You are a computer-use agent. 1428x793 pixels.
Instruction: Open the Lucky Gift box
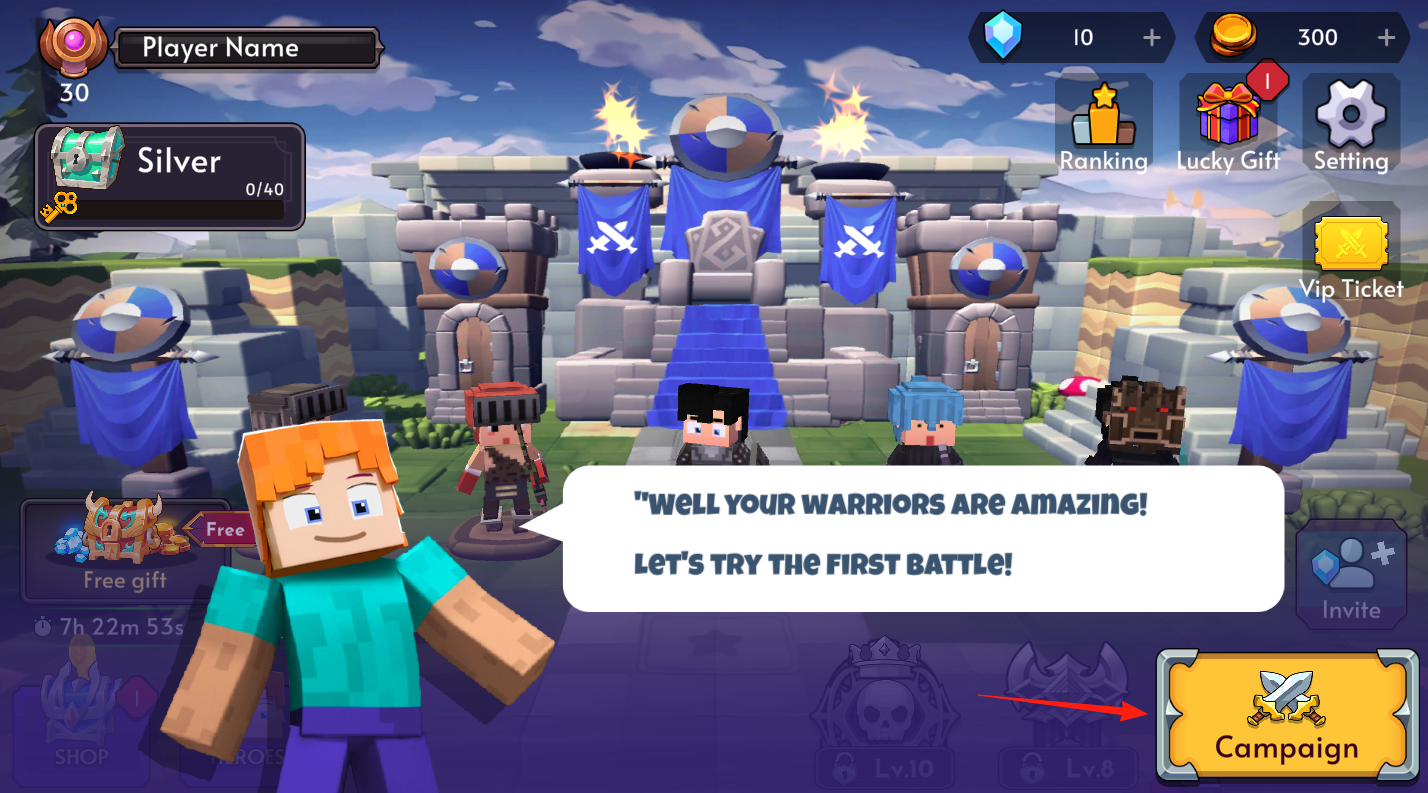tap(1228, 127)
